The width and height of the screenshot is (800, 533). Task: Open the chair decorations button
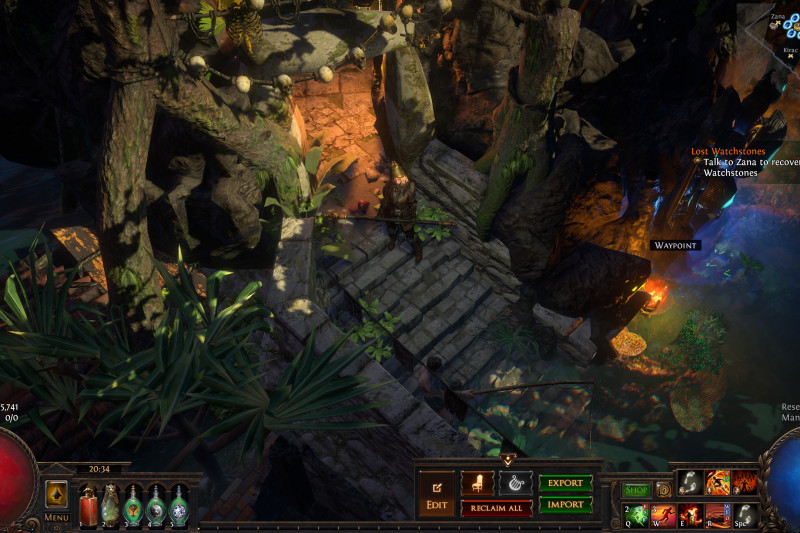tap(477, 483)
